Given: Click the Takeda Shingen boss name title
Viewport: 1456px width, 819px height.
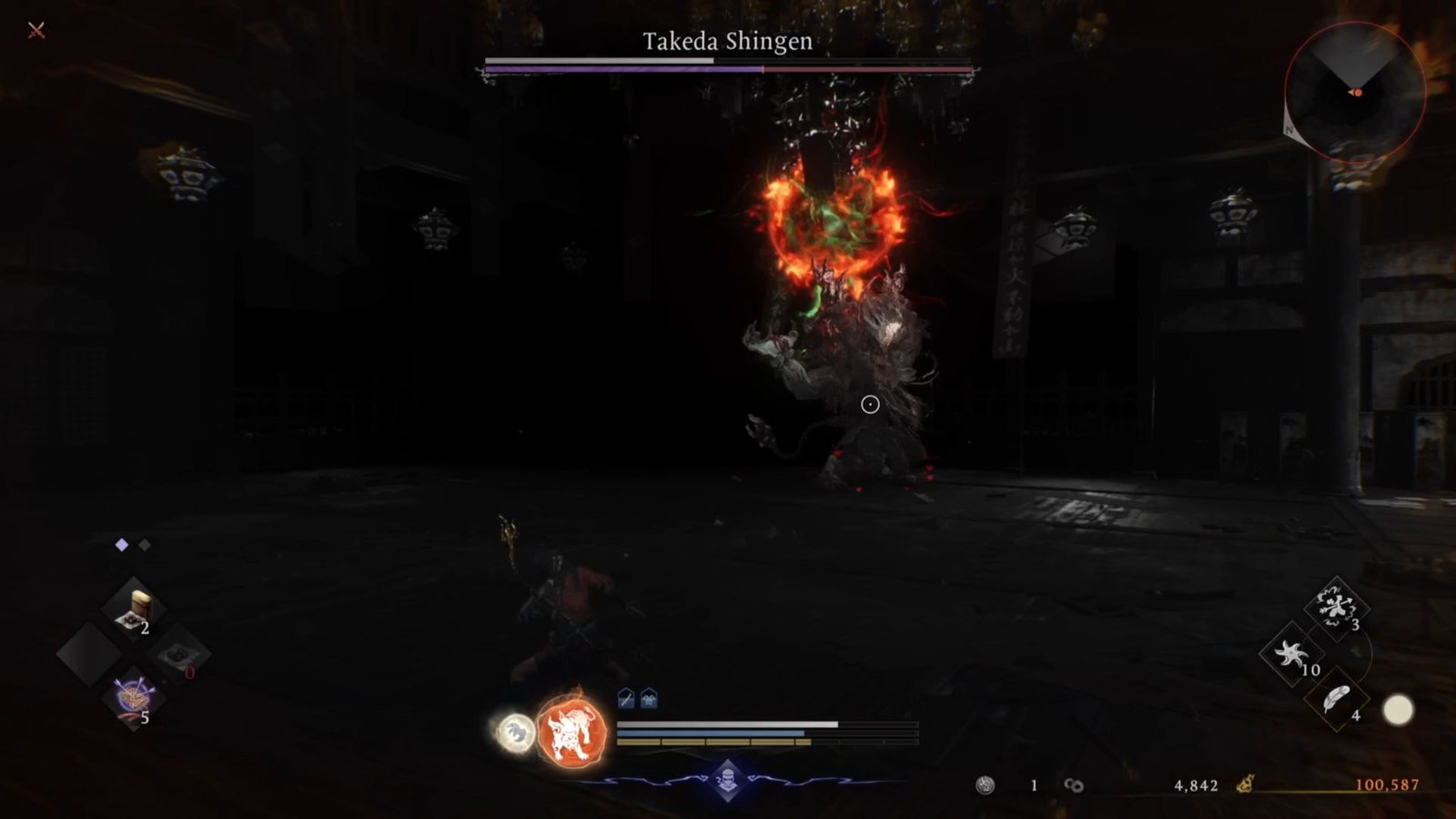Looking at the screenshot, I should pyautogui.click(x=728, y=40).
